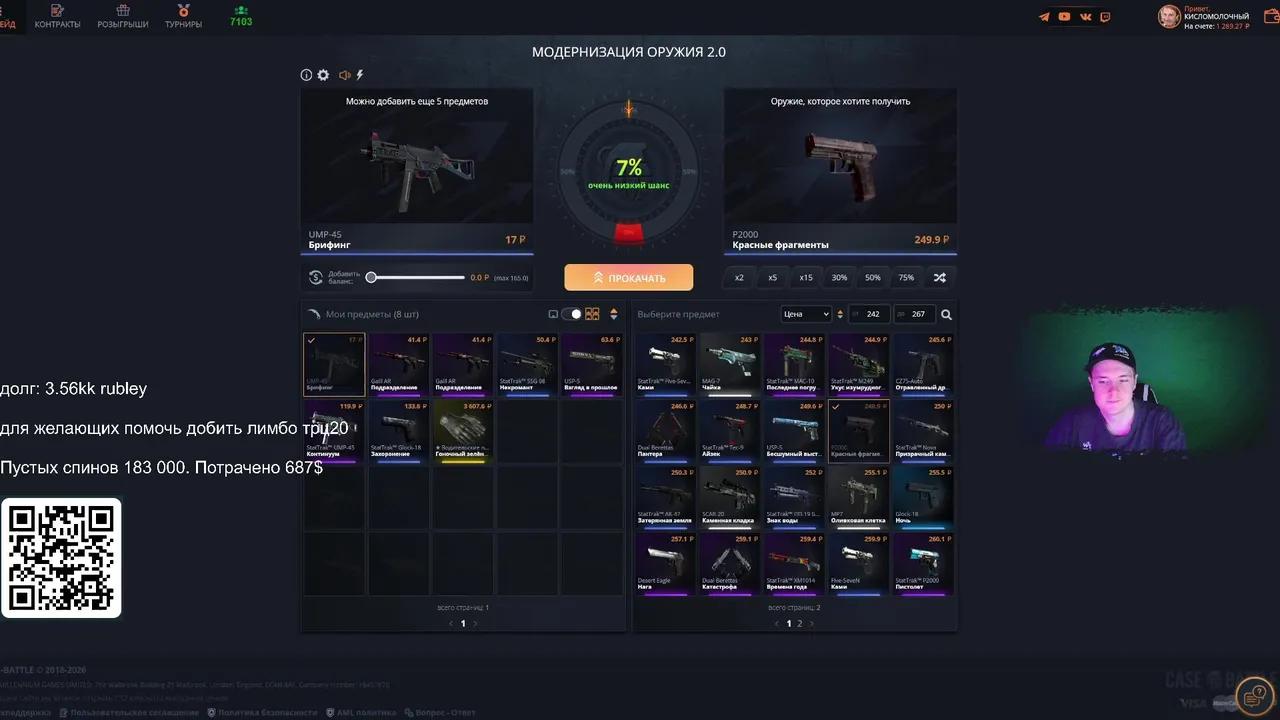This screenshot has width=1280, height=720.
Task: Open the support chat bubble in the corner
Action: pyautogui.click(x=1256, y=695)
